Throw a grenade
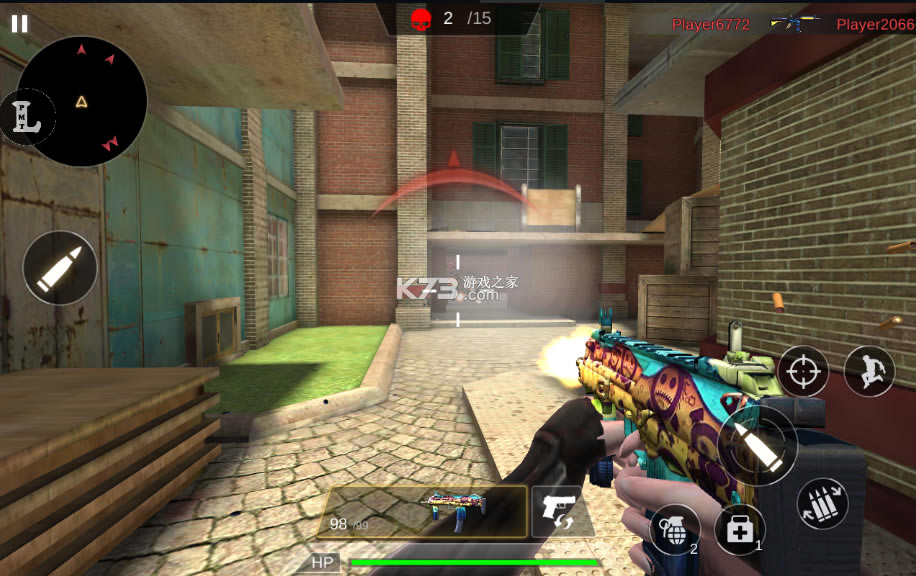This screenshot has height=576, width=916. coord(673,527)
